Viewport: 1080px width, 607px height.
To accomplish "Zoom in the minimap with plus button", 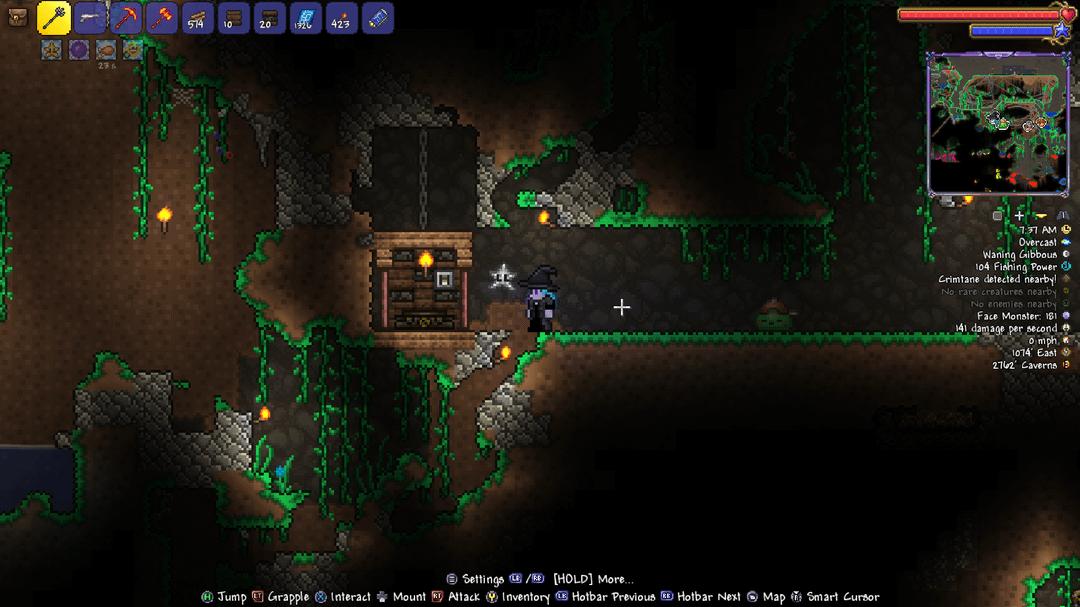I will point(1019,215).
